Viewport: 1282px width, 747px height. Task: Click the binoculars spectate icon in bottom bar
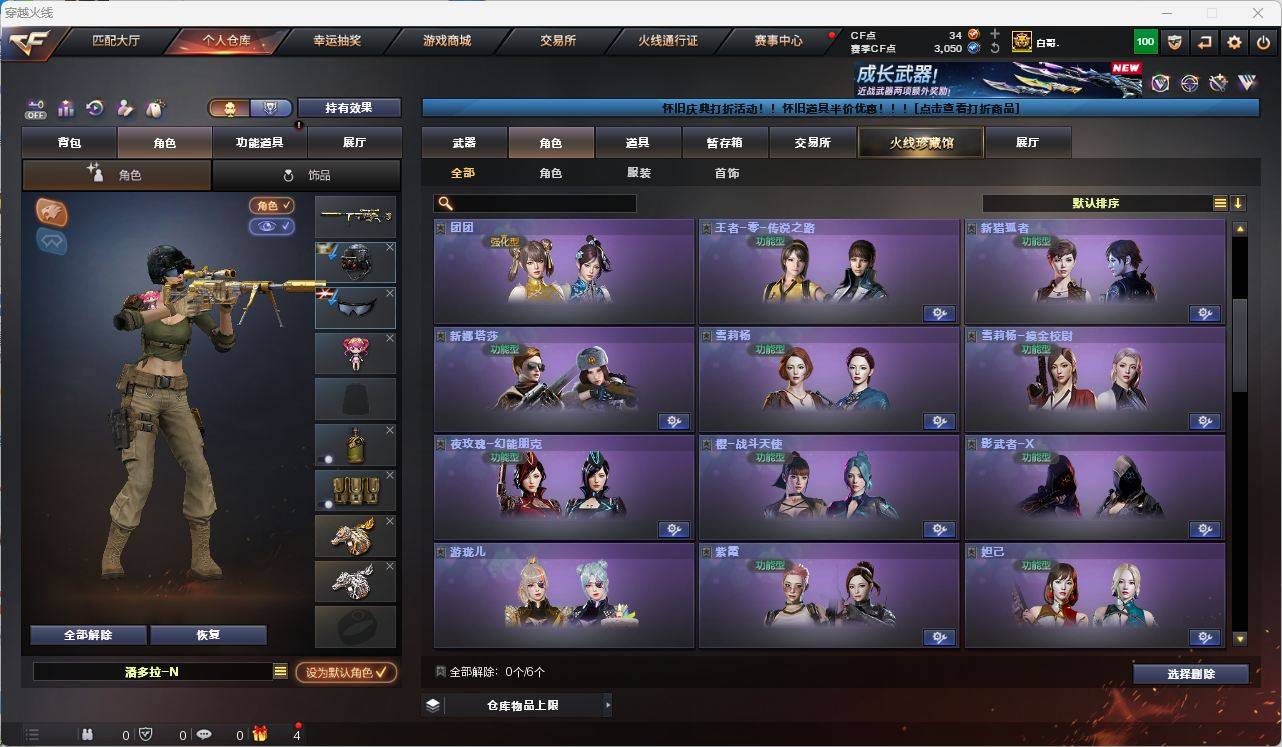pyautogui.click(x=88, y=734)
